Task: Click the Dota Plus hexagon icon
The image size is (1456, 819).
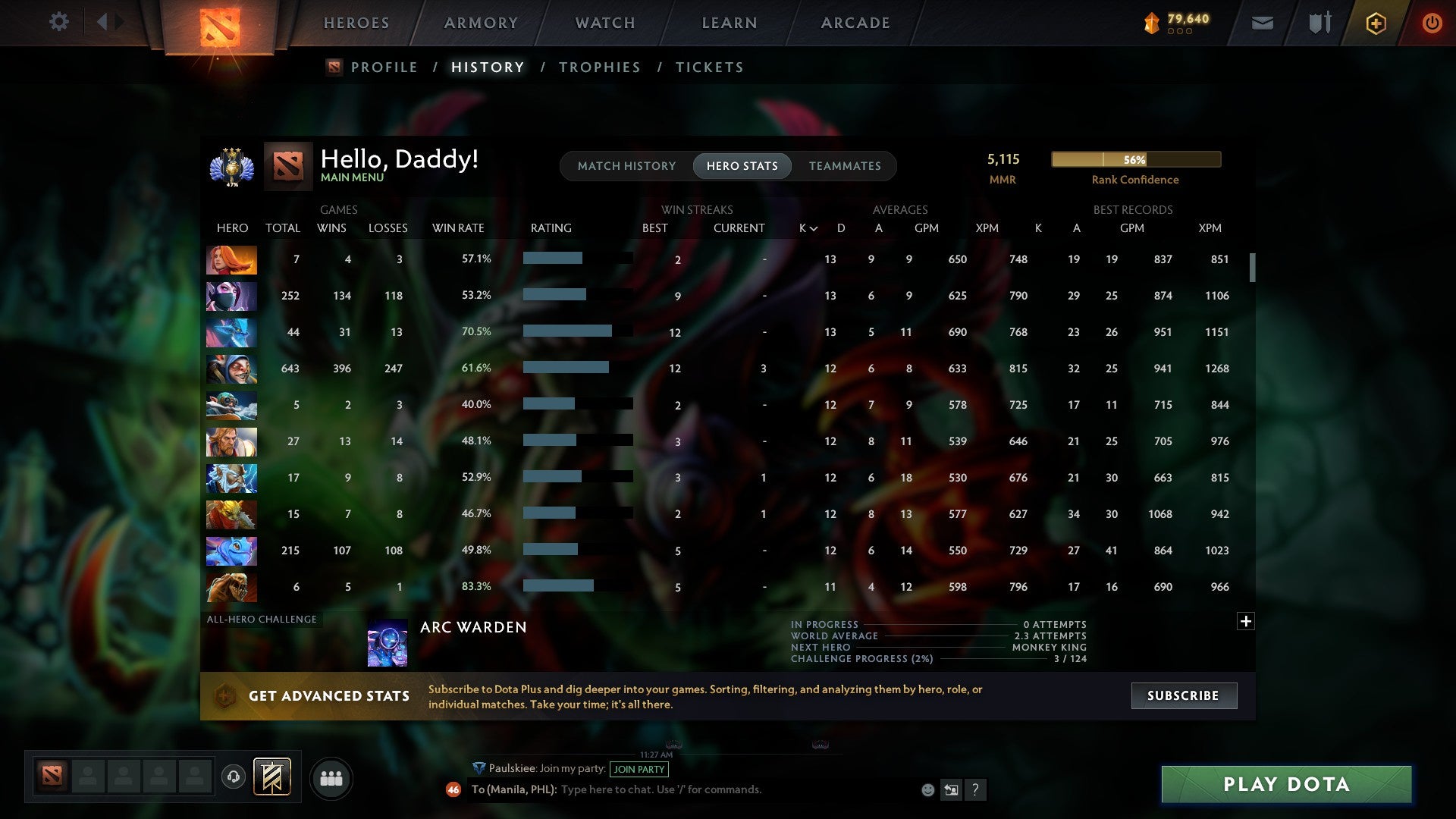Action: pos(1376,23)
